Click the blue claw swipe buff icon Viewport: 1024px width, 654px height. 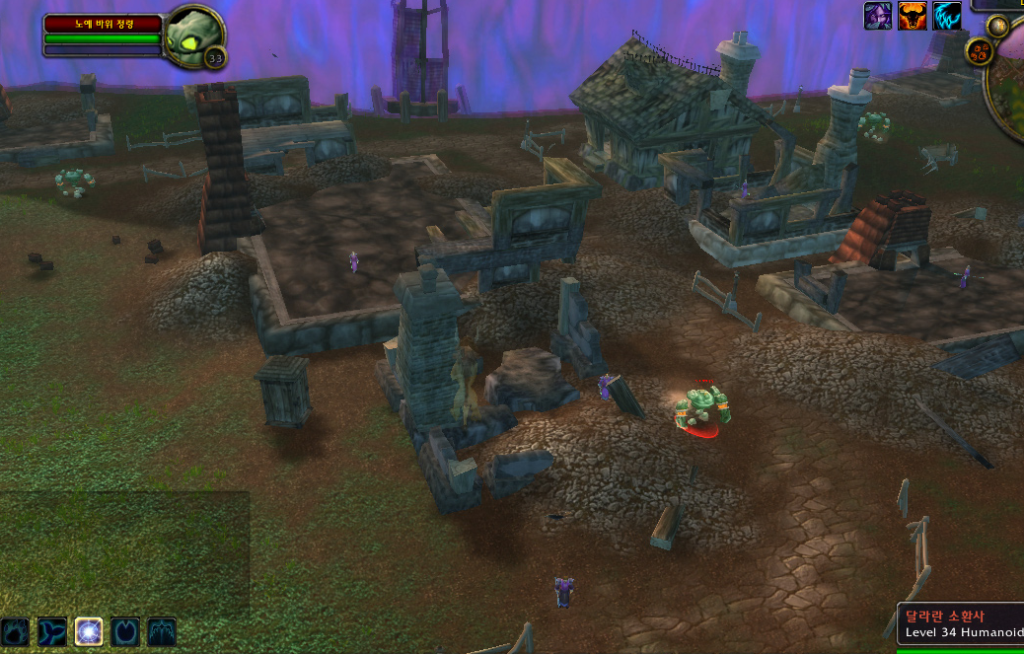pos(947,16)
